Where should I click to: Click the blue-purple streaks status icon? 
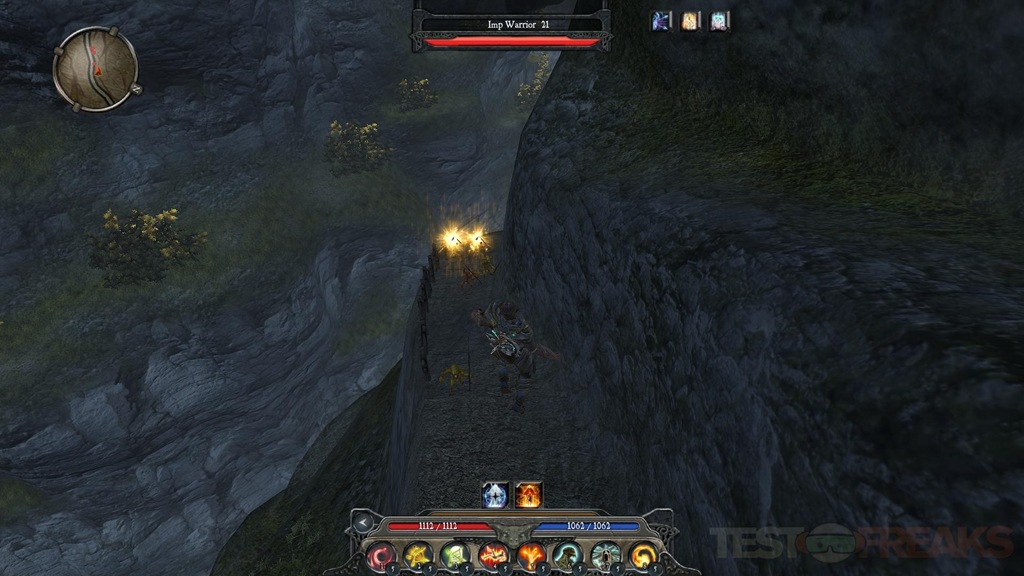tap(661, 21)
